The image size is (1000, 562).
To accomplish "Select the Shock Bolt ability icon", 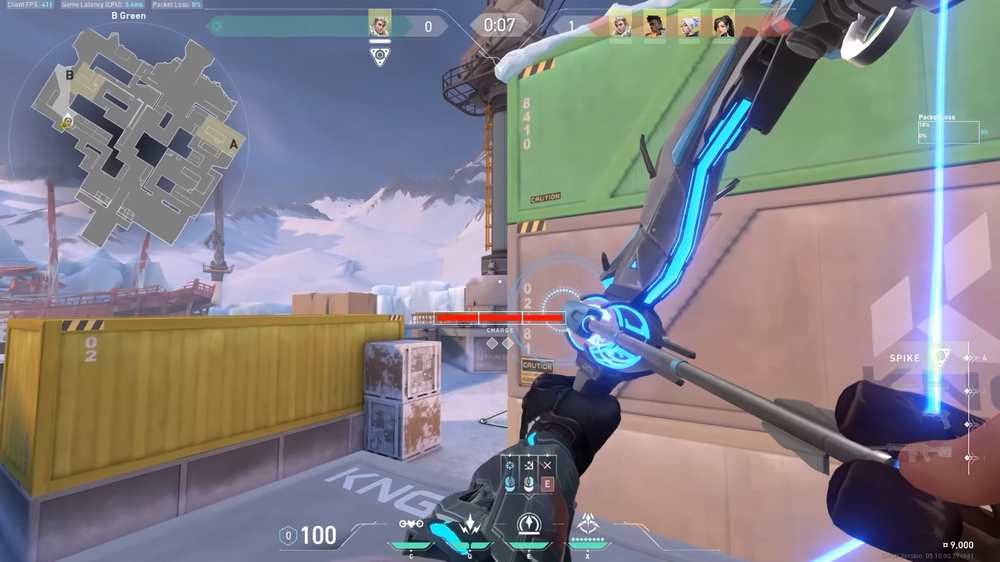I will [469, 524].
